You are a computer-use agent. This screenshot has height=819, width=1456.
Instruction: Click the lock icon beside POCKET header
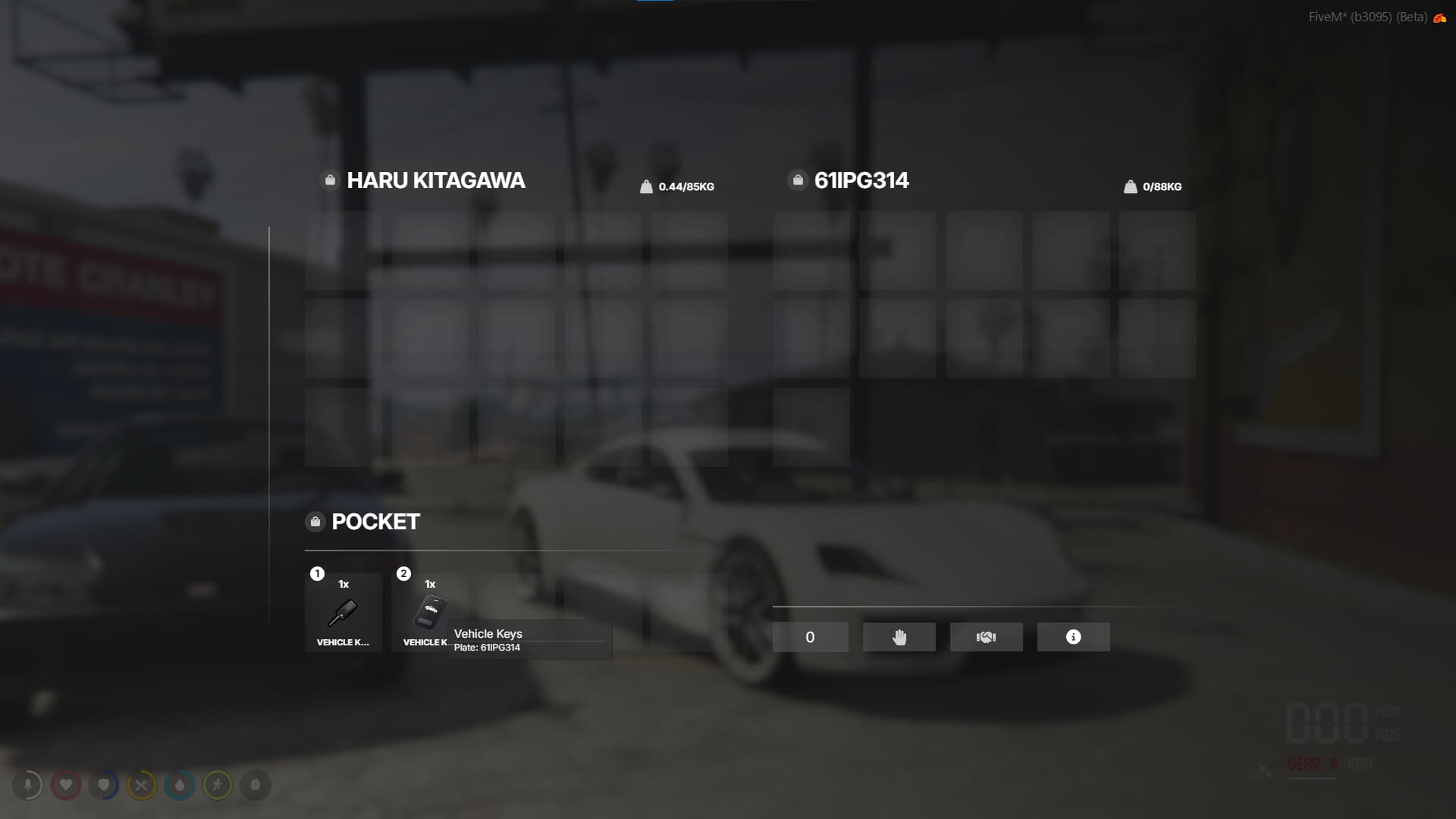point(315,521)
